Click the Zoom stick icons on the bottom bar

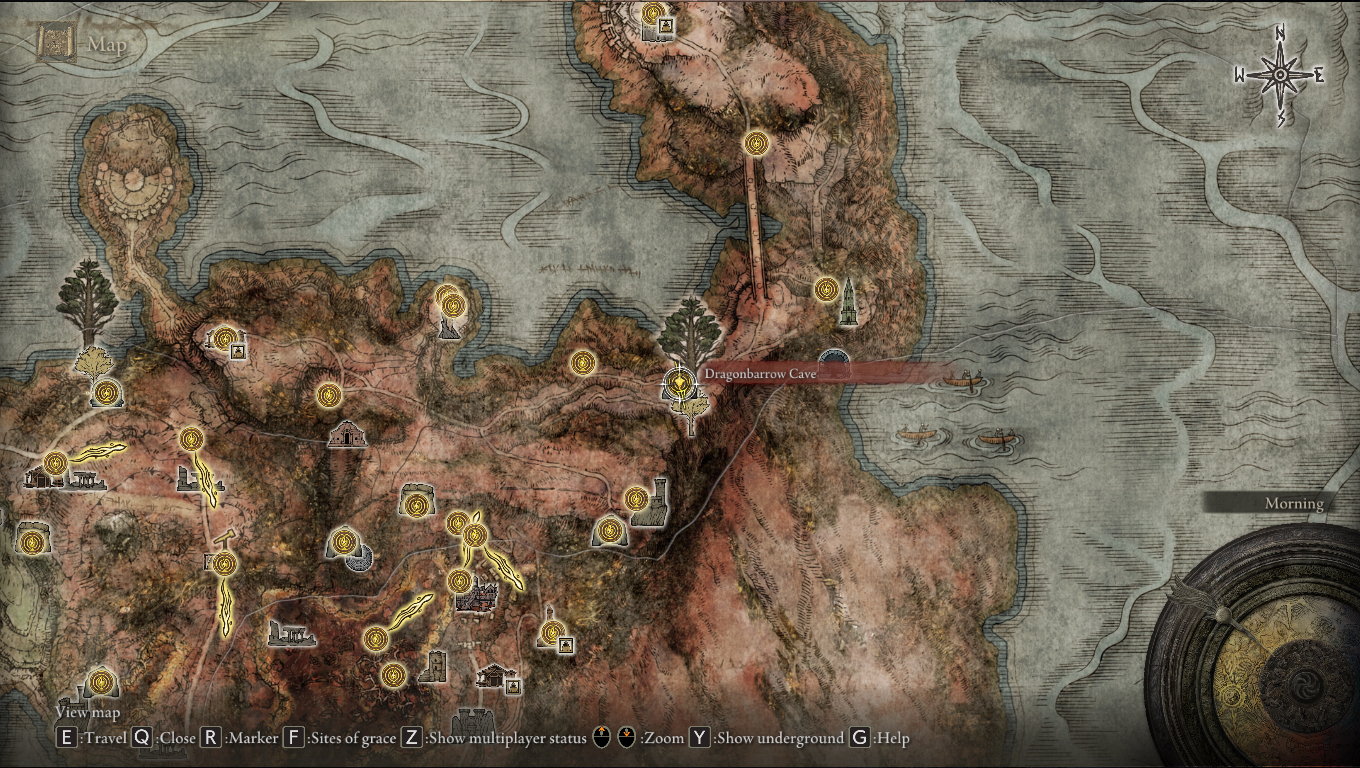pos(612,737)
